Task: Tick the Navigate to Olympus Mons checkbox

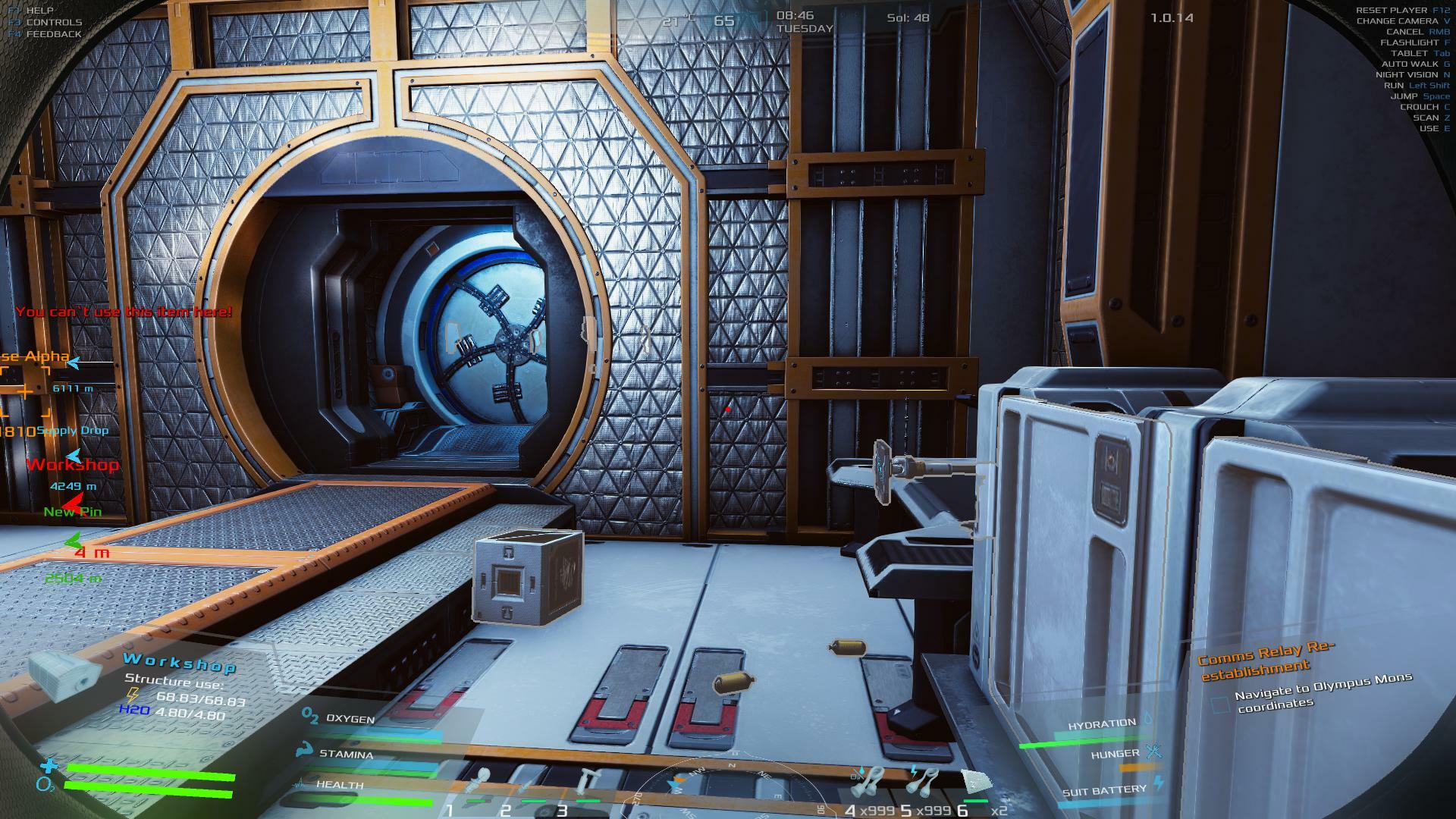Action: pyautogui.click(x=1220, y=705)
